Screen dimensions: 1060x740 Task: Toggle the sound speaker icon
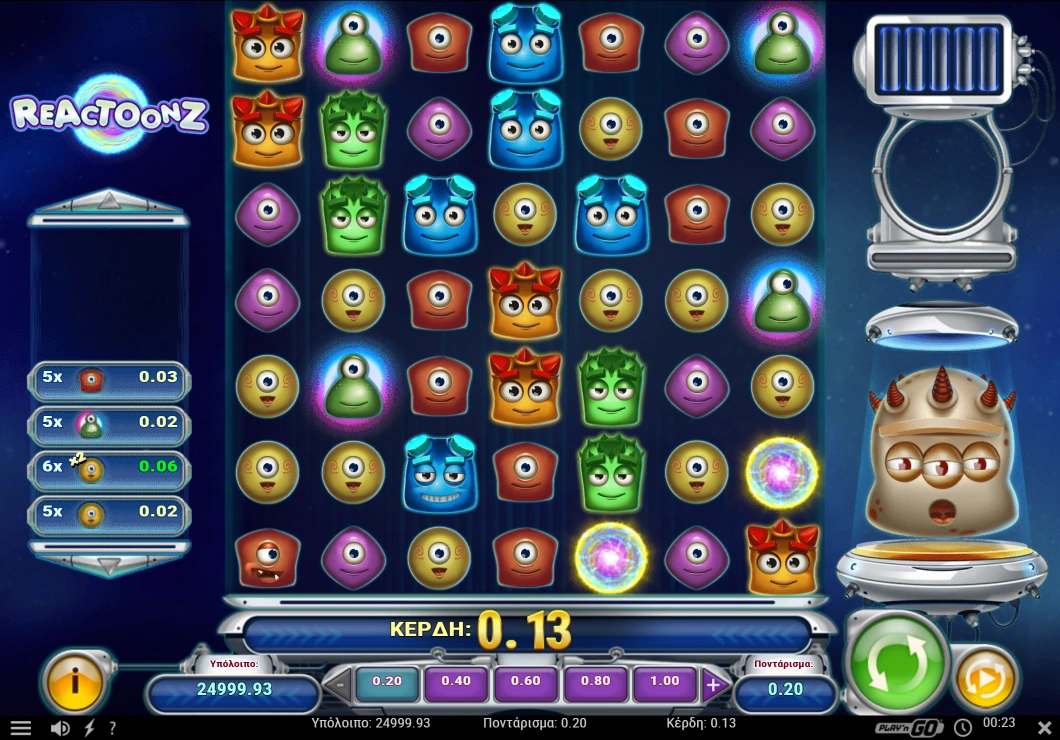pyautogui.click(x=60, y=728)
